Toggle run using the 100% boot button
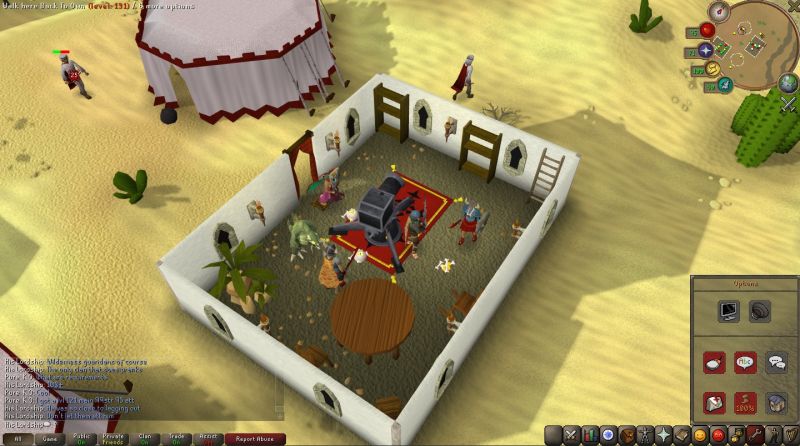The image size is (800, 446). 745,403
